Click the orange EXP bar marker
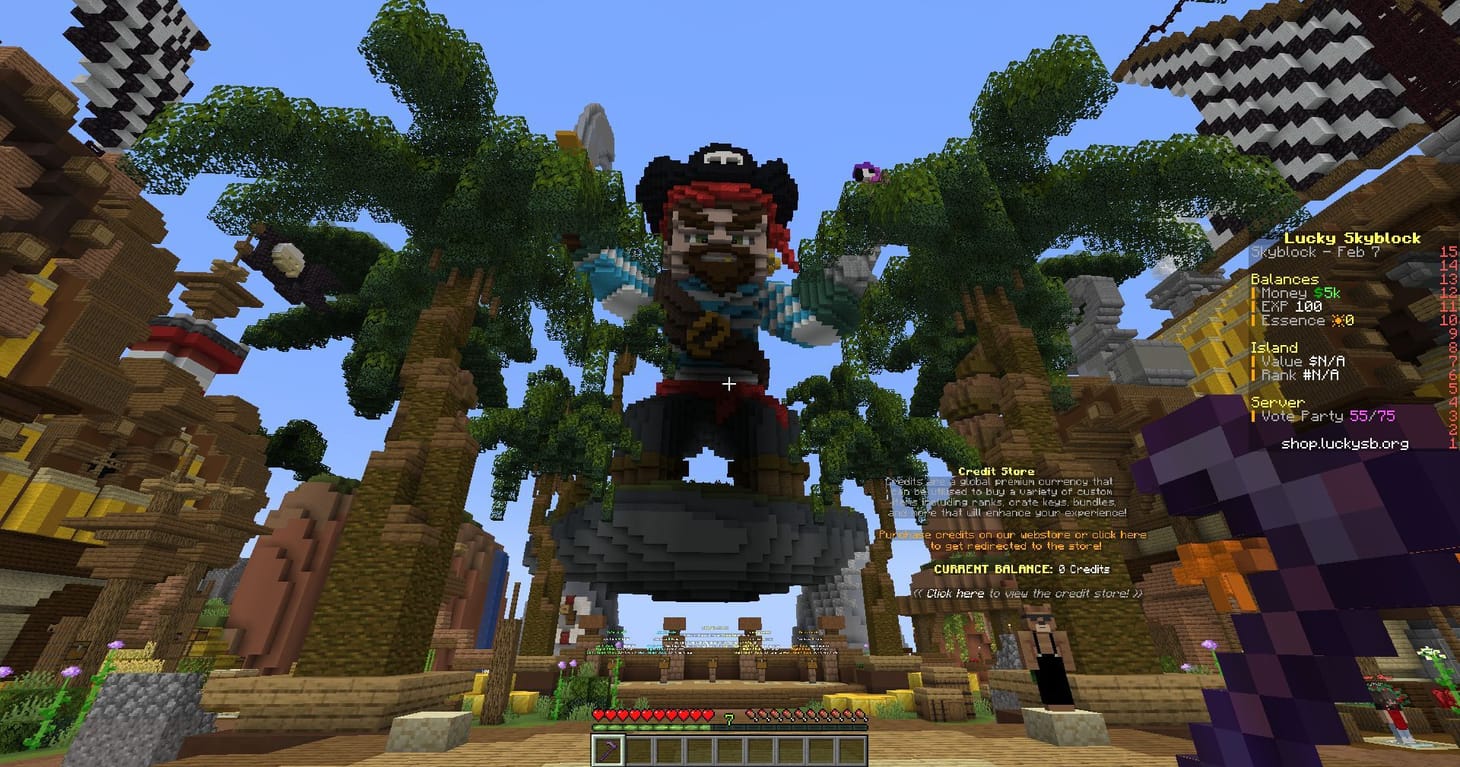 coord(1255,306)
